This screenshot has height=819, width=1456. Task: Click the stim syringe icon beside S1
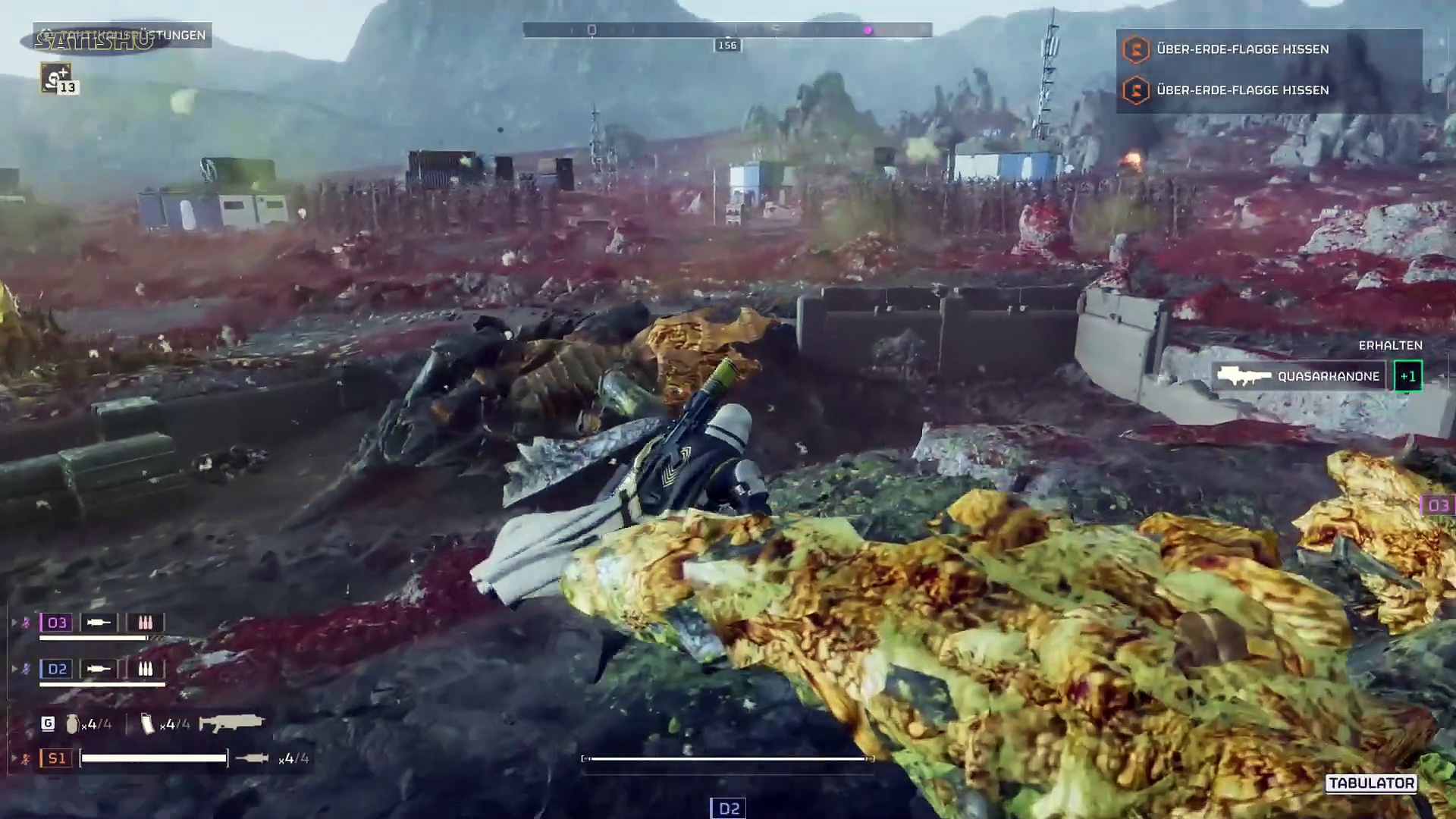tap(252, 758)
